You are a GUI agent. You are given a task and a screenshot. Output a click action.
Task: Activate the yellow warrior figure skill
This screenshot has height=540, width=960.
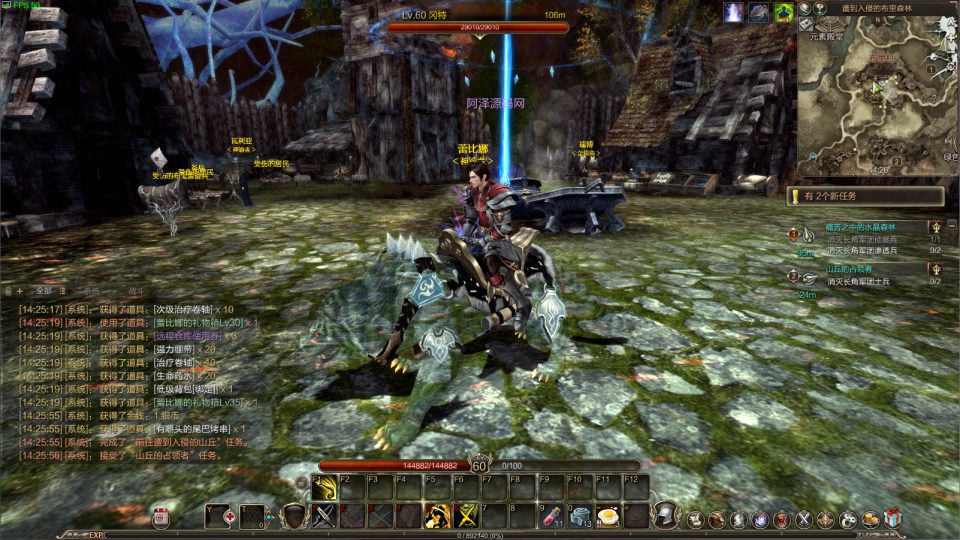coord(437,516)
